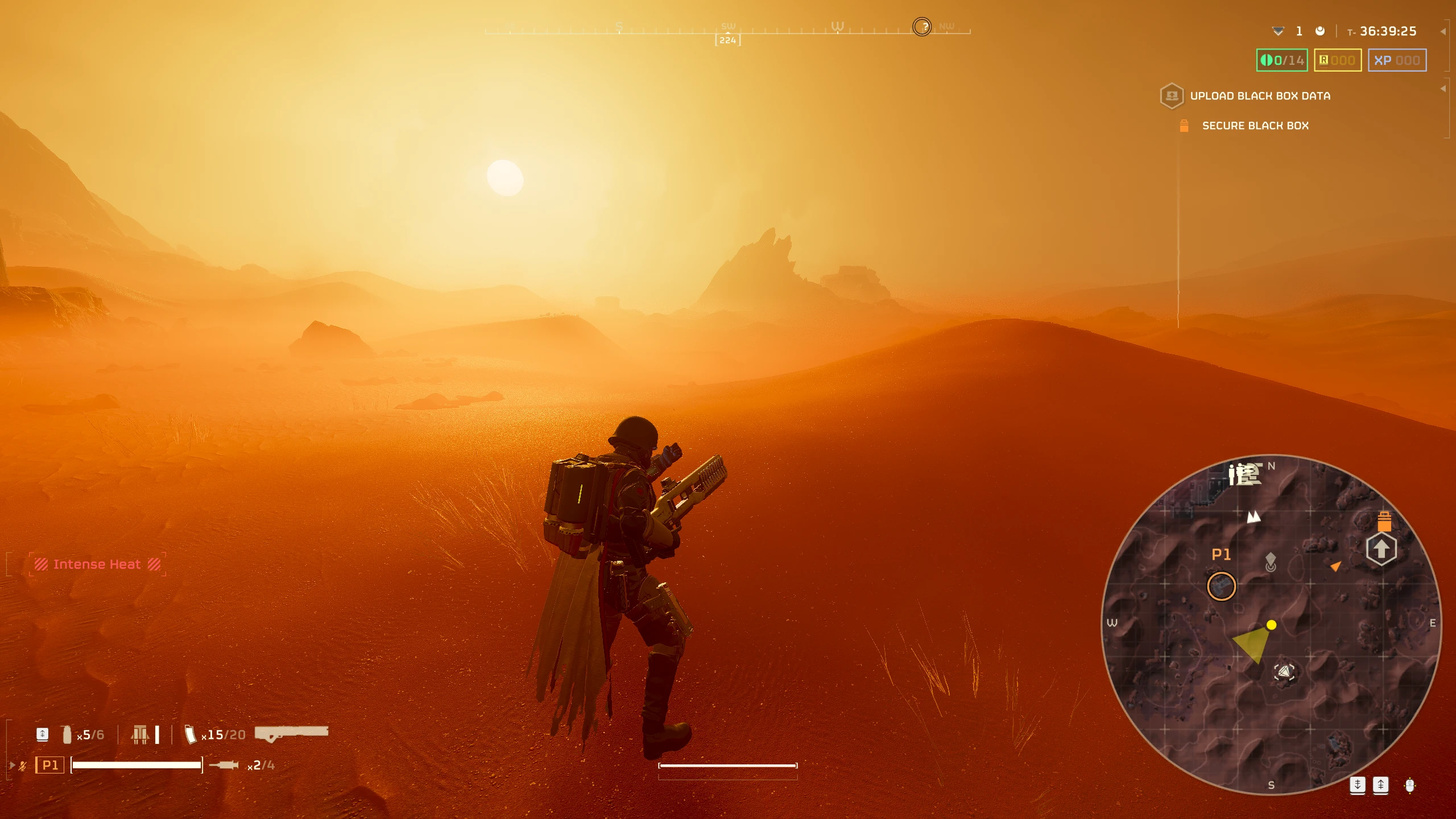Select the Upload Black Box Data objective
The image size is (1456, 819).
click(1259, 96)
